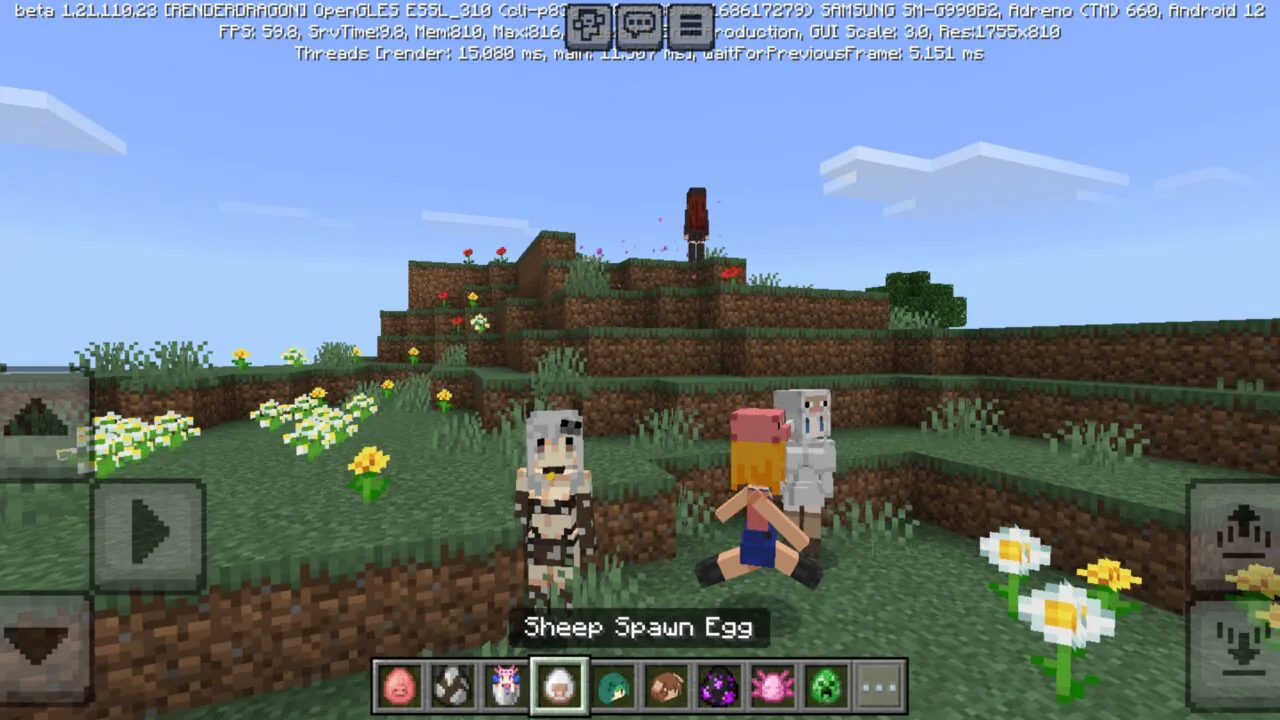
Task: Select the custom mob egg in slot three
Action: (x=506, y=684)
